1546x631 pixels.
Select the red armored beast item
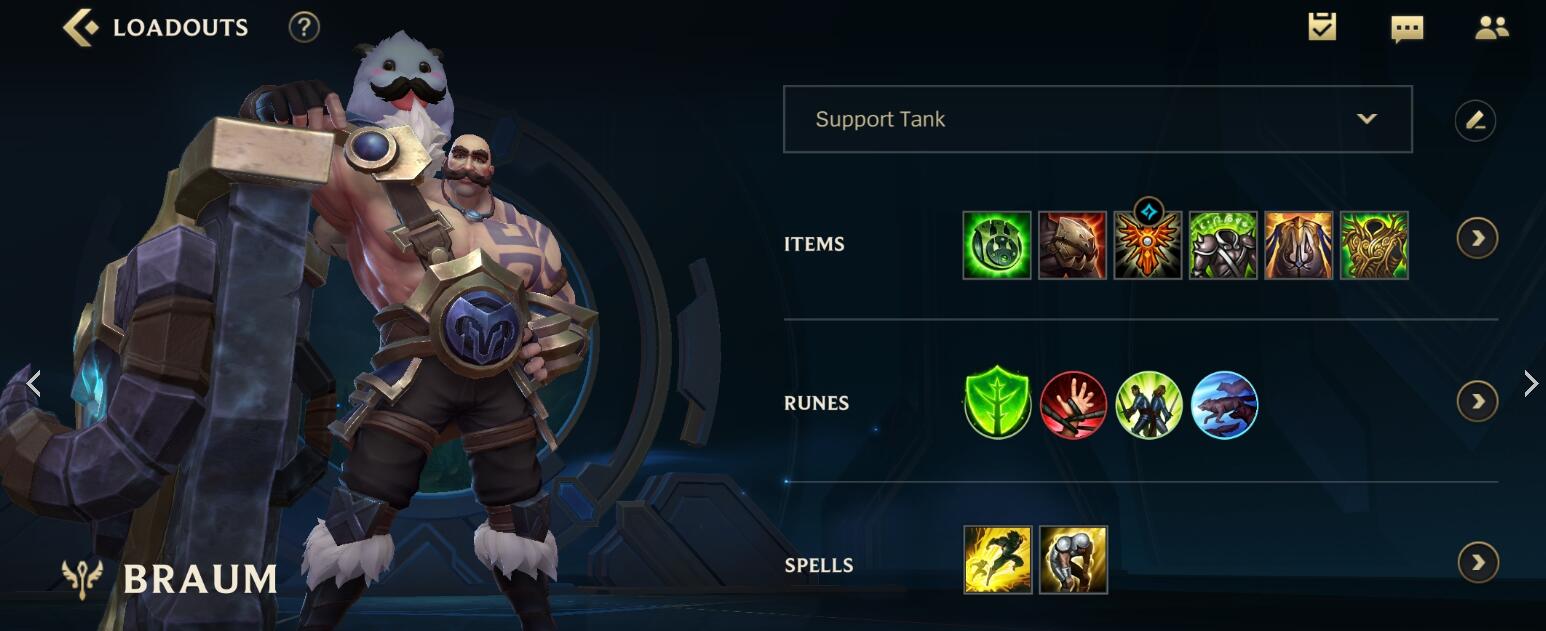(1072, 245)
